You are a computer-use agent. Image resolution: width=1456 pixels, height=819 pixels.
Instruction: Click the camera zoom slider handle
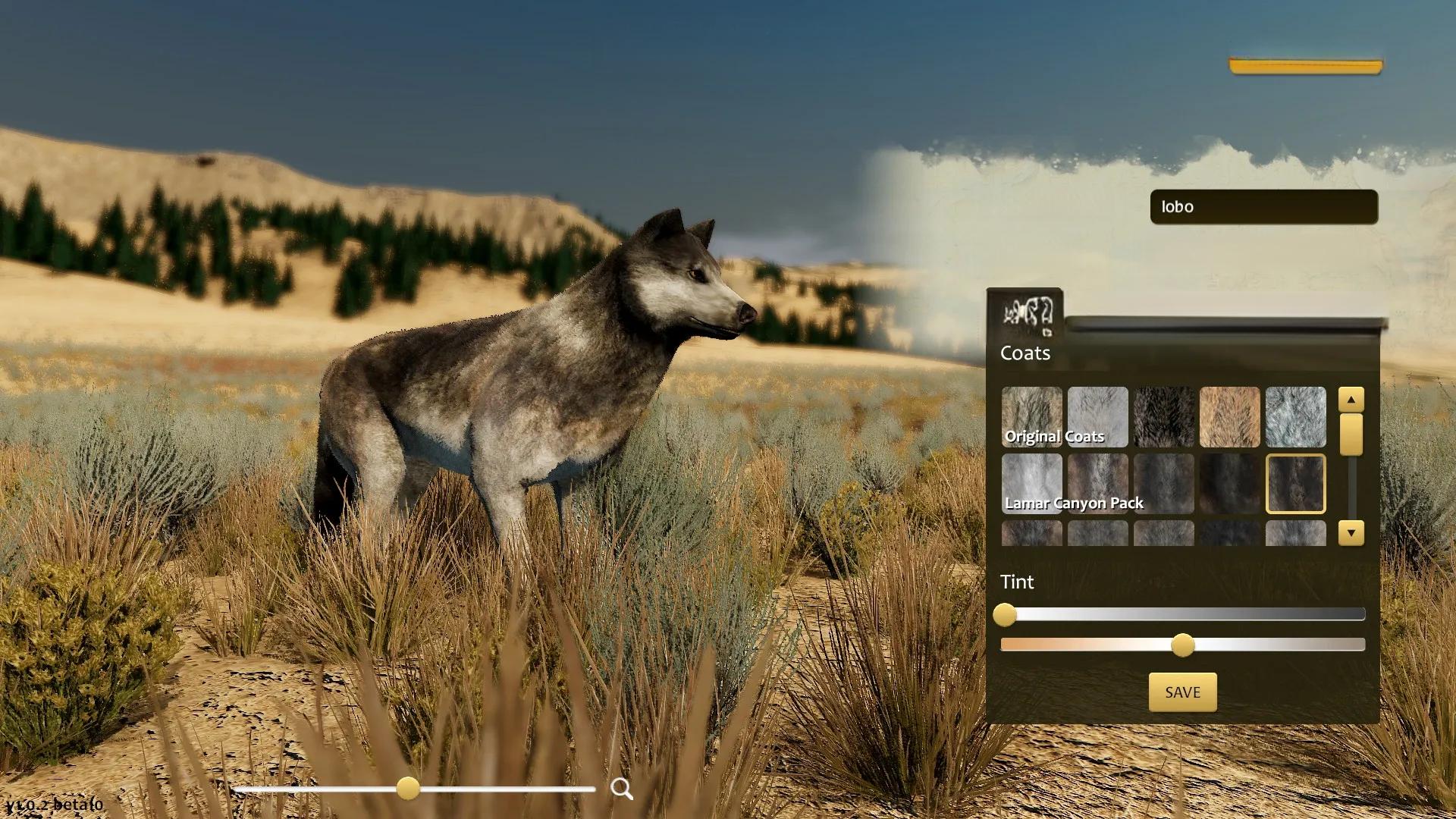(408, 788)
